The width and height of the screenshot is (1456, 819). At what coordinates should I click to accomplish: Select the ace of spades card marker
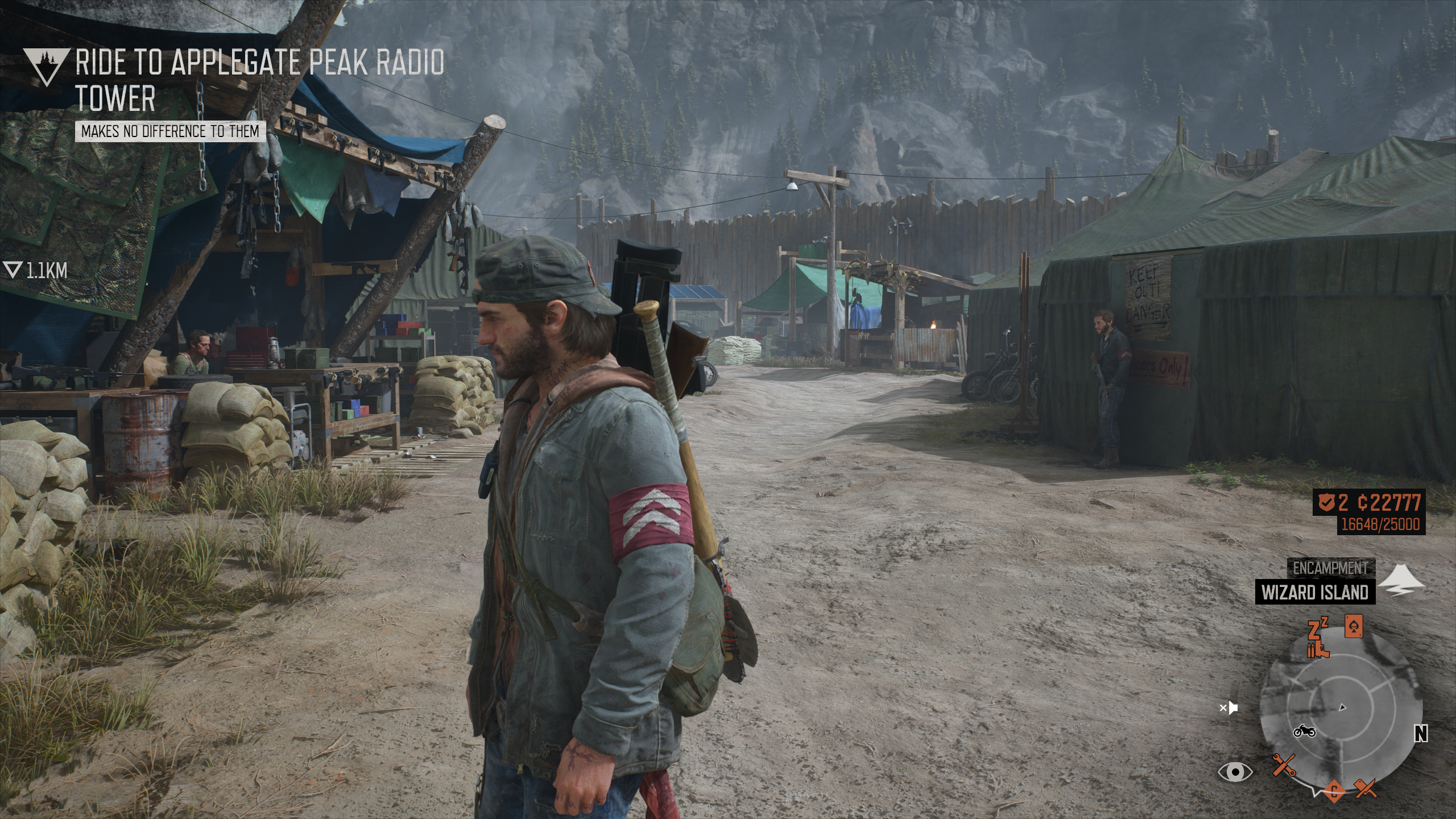pos(1352,626)
